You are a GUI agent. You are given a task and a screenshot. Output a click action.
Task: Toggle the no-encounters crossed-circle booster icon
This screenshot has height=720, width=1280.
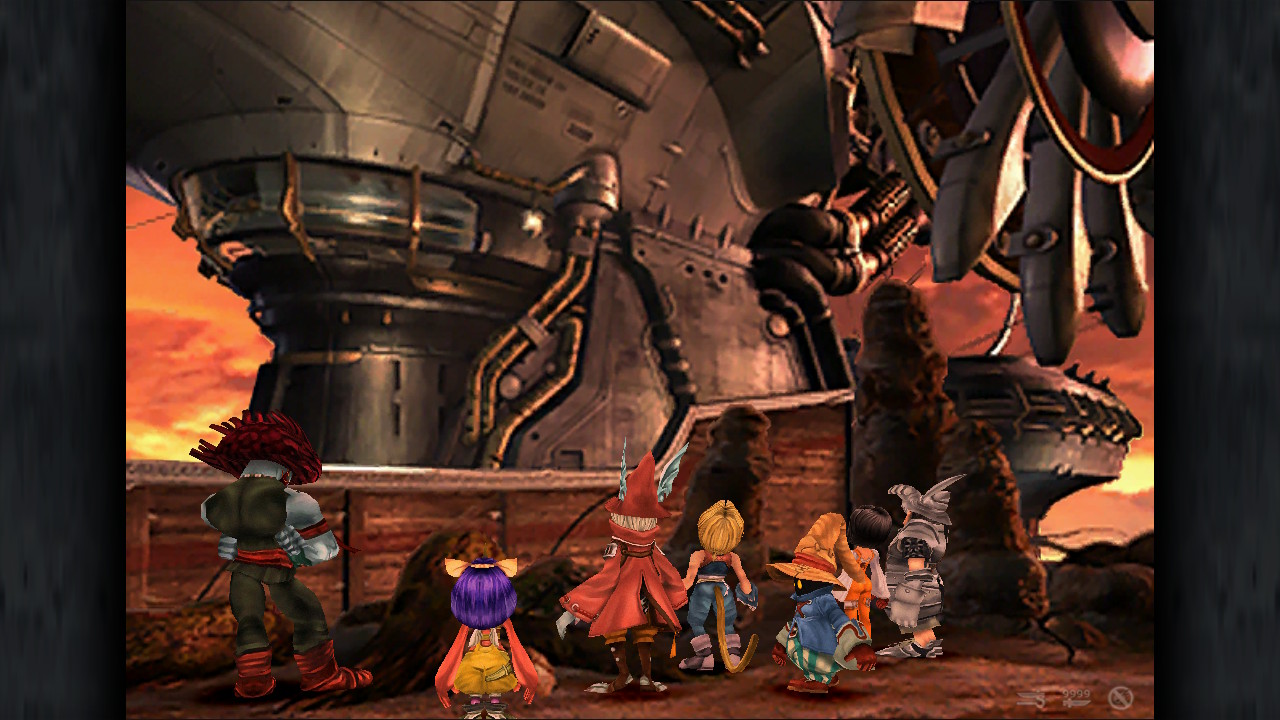pos(1120,698)
